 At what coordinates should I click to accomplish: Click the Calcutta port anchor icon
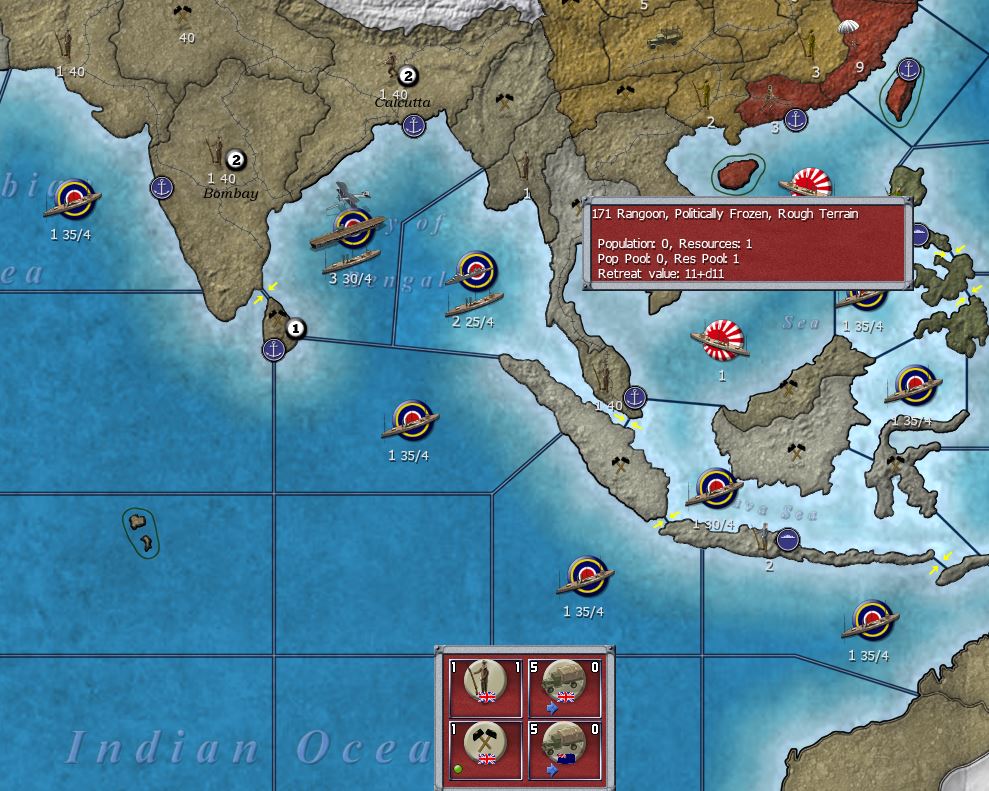pos(412,125)
